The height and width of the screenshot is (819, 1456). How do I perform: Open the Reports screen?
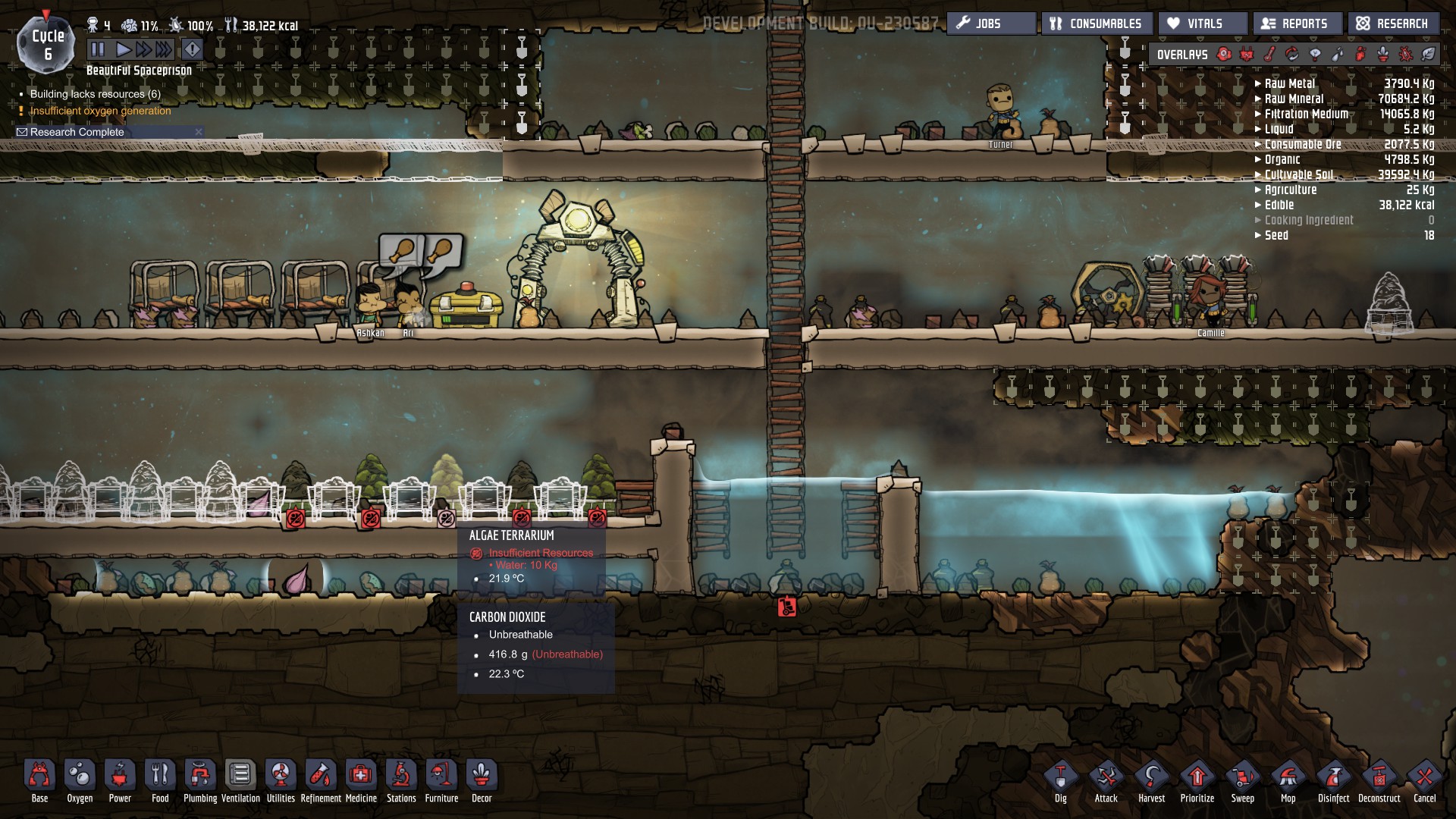pyautogui.click(x=1297, y=24)
